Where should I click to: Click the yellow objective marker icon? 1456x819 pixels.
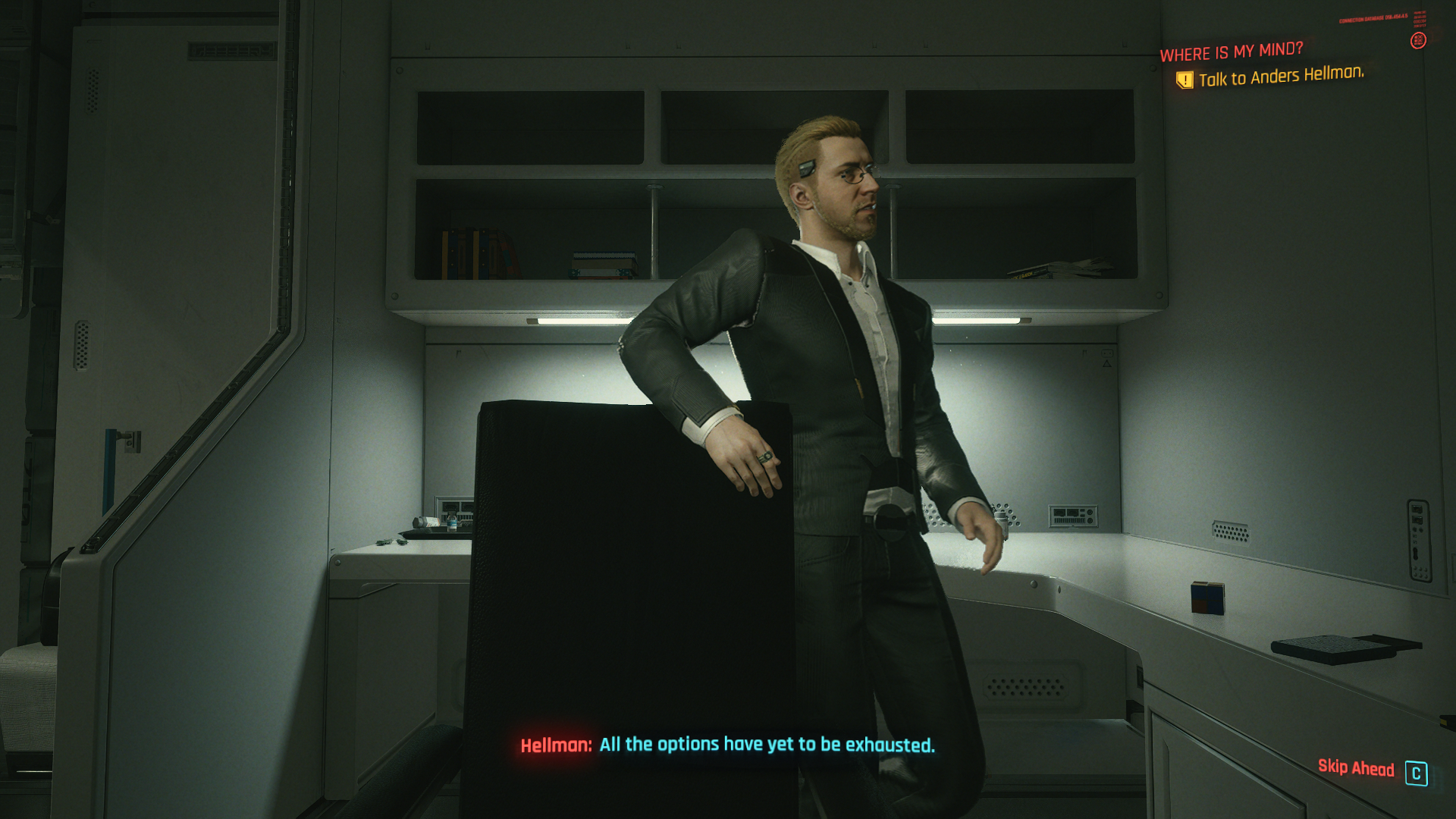tap(1184, 80)
